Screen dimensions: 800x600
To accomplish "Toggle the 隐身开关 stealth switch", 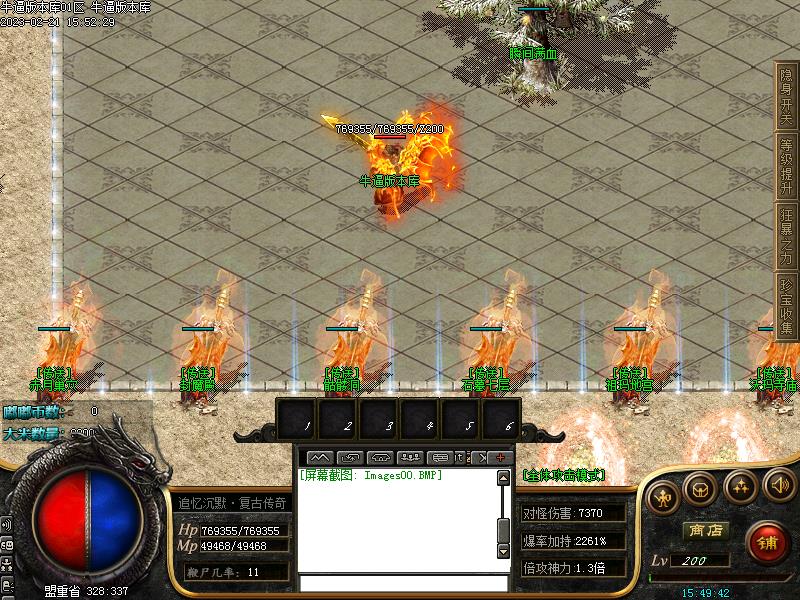I will click(786, 94).
